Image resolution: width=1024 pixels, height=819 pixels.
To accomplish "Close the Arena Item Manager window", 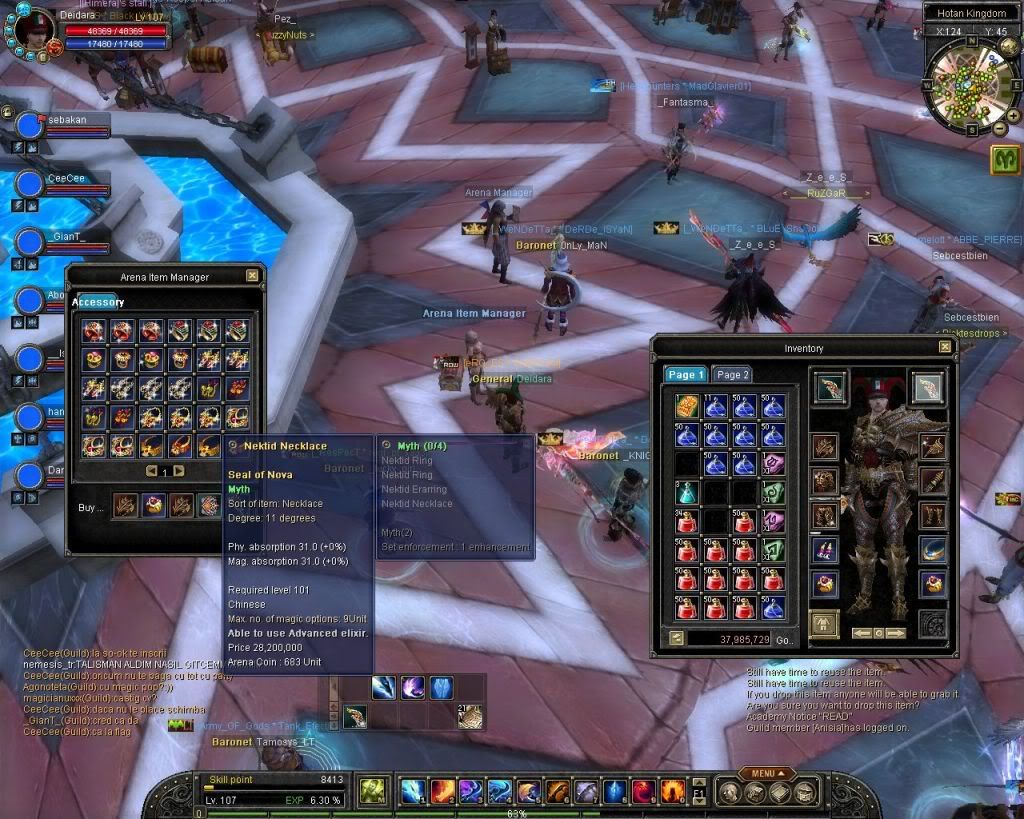I will [252, 275].
